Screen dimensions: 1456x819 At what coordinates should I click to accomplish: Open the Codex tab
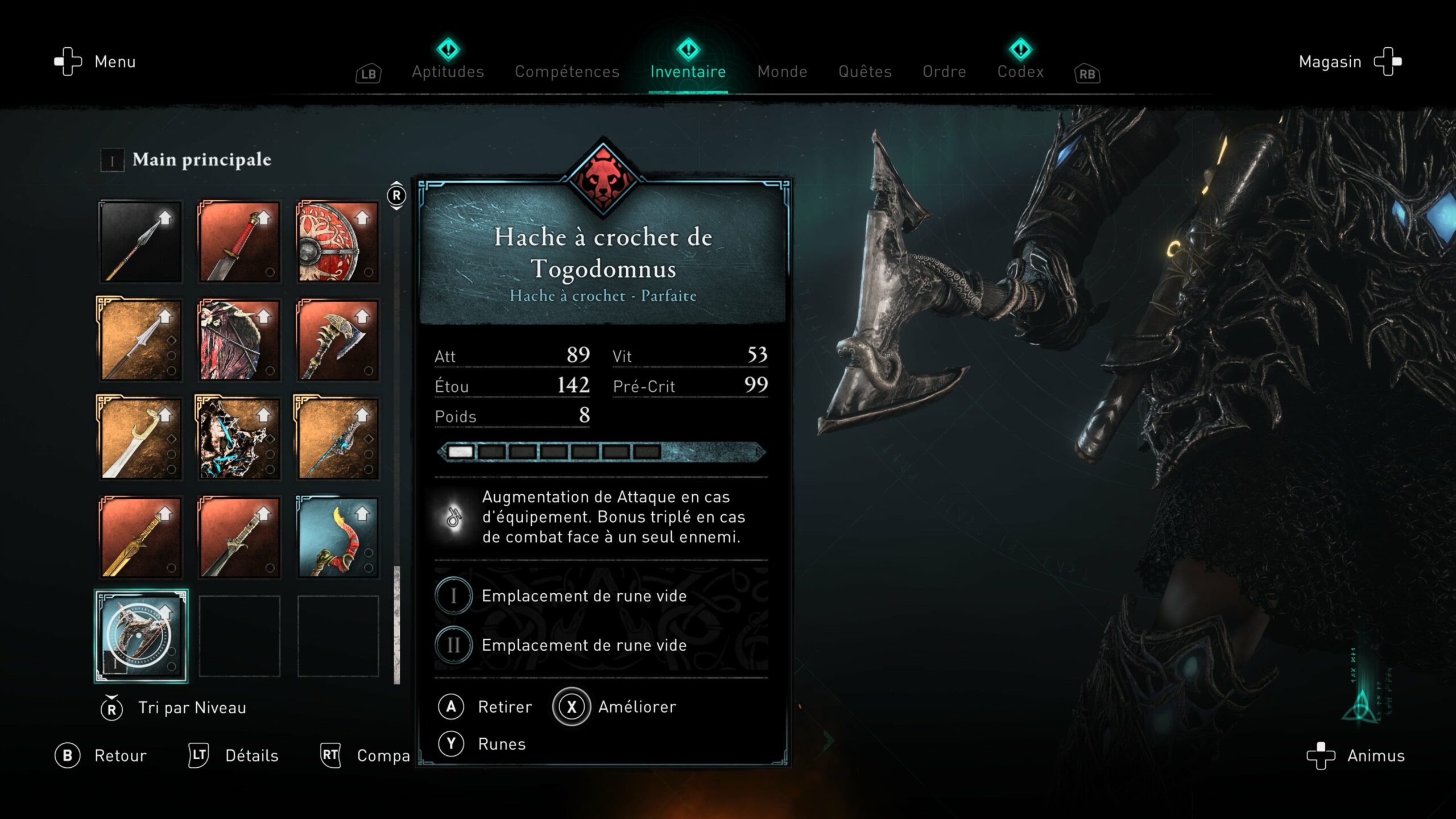pyautogui.click(x=1020, y=72)
